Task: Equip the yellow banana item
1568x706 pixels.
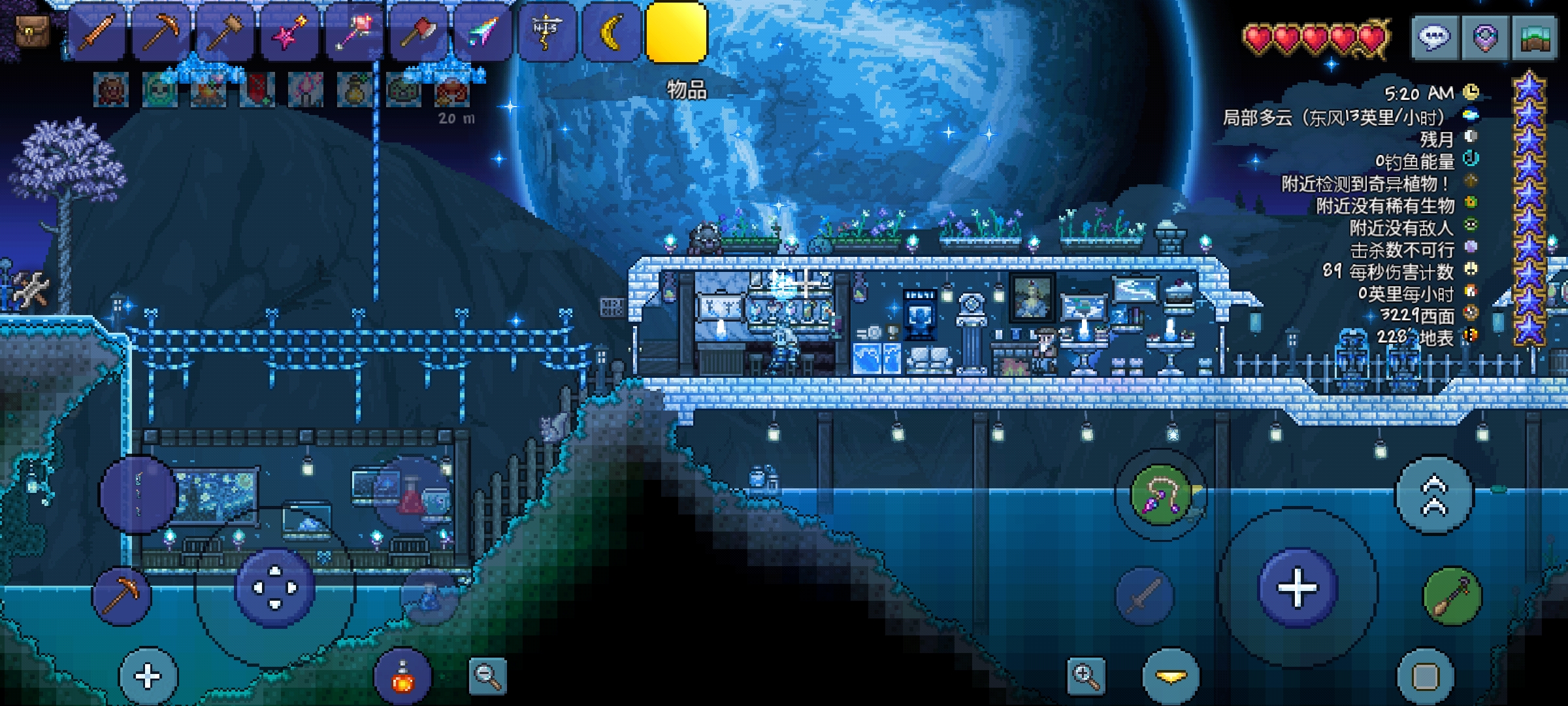Action: click(x=611, y=31)
